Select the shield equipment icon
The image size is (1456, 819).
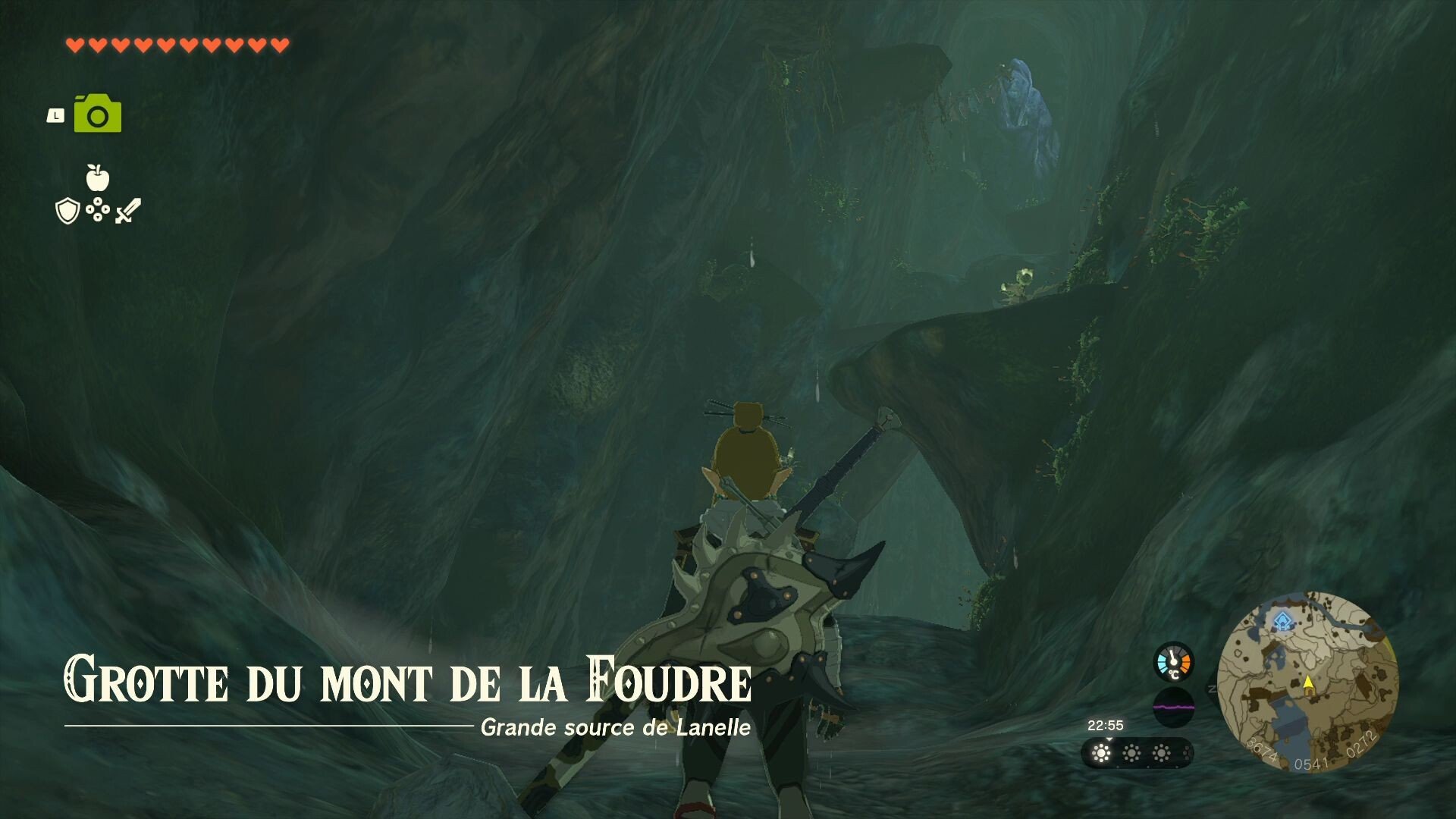coord(67,211)
